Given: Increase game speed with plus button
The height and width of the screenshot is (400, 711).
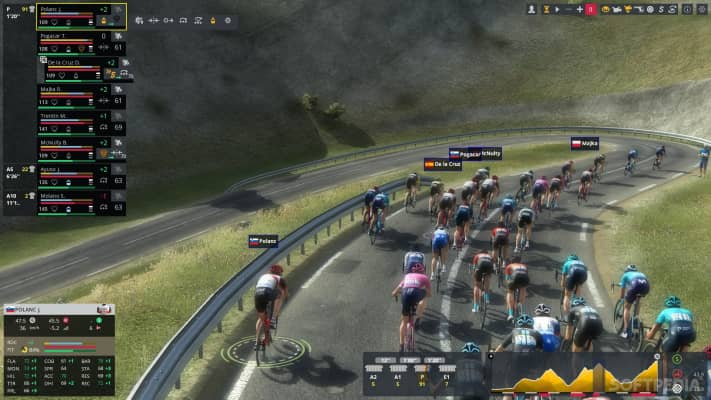Looking at the screenshot, I should [580, 9].
